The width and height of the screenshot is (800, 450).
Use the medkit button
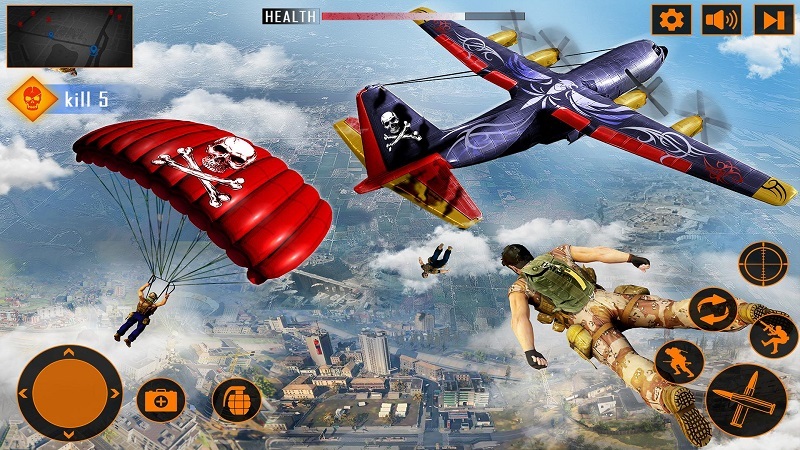(x=160, y=402)
